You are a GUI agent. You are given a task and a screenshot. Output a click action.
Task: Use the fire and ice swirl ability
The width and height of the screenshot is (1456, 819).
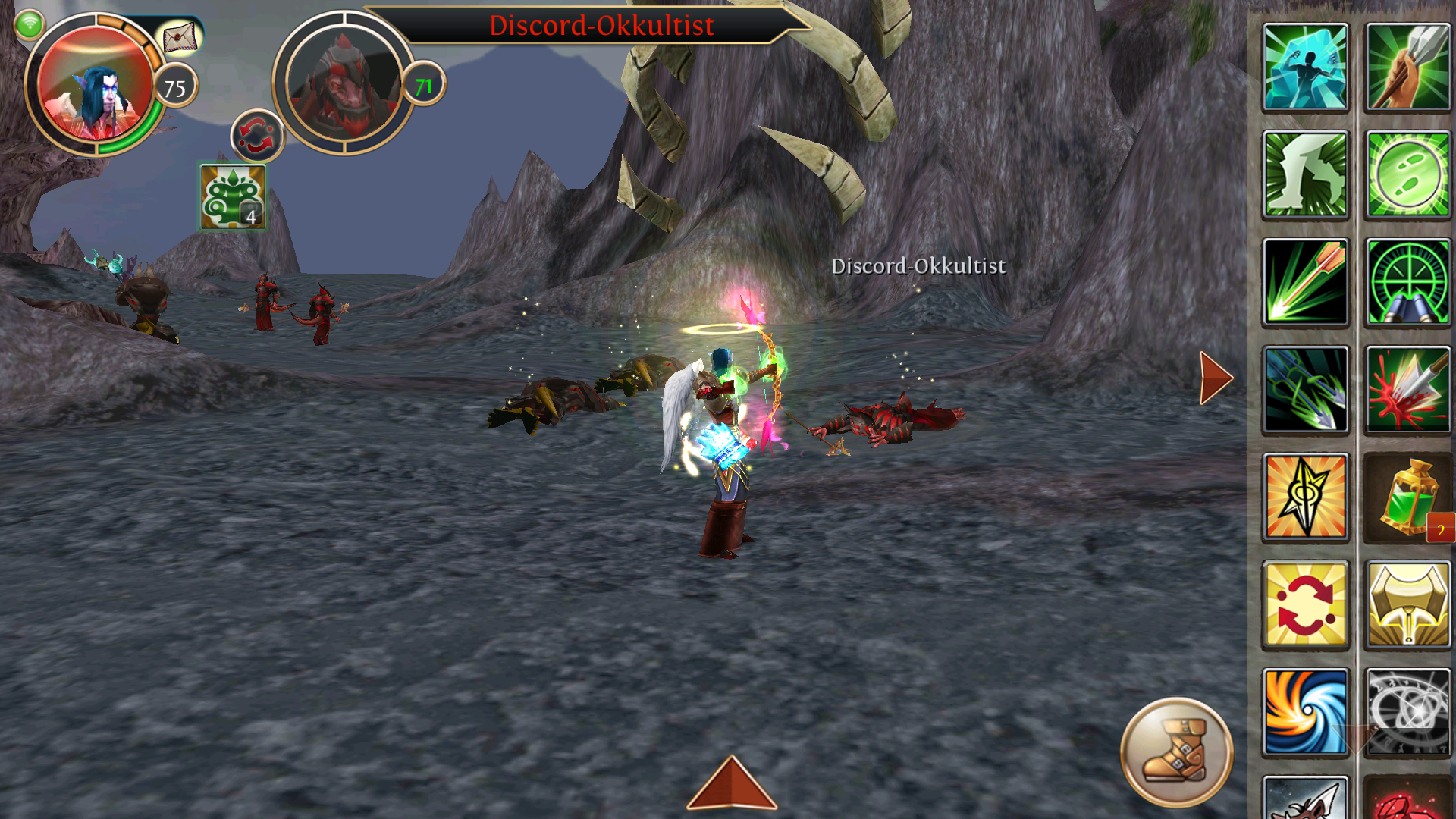[1305, 712]
